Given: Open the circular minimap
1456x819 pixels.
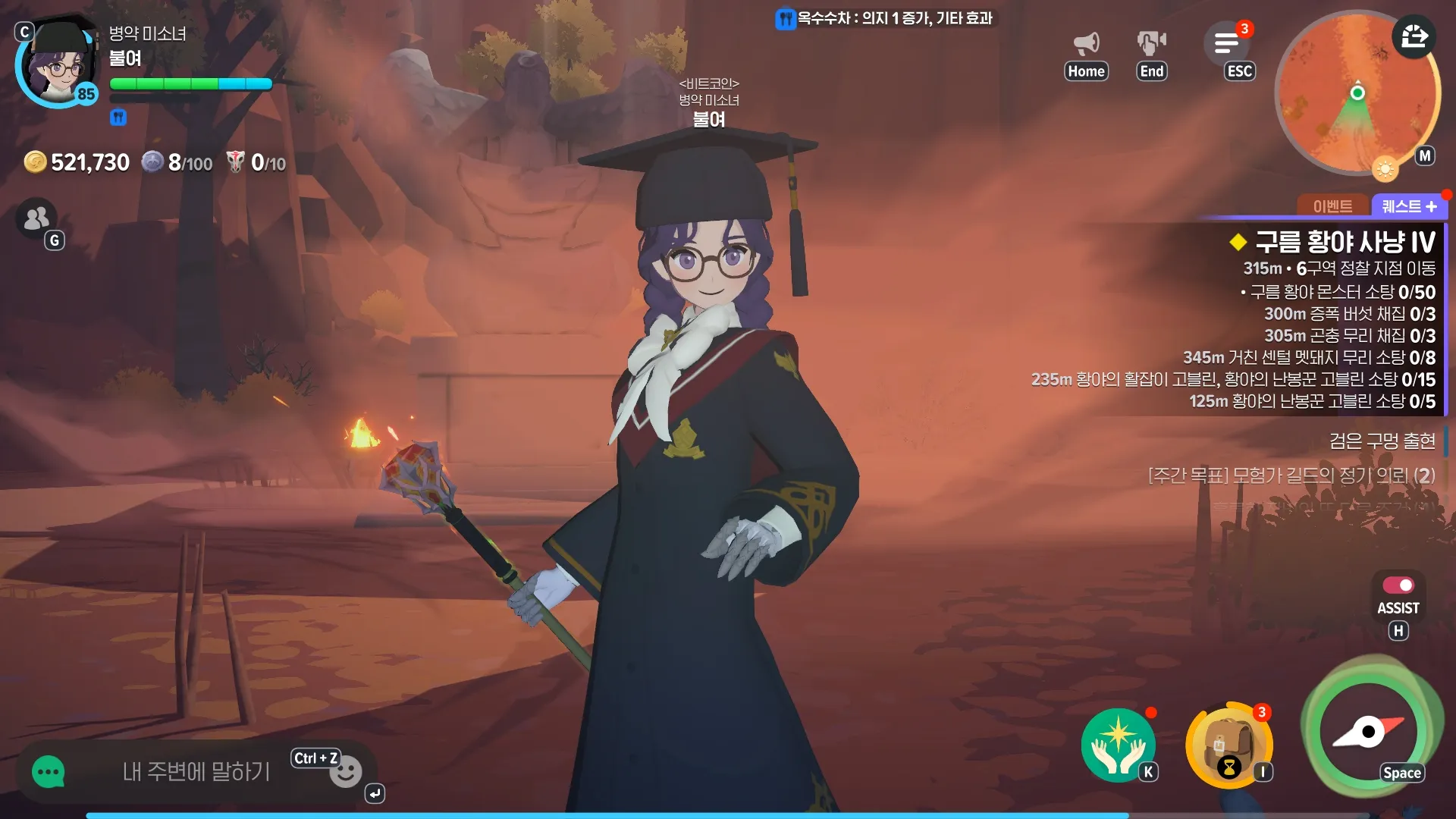Looking at the screenshot, I should (1357, 94).
